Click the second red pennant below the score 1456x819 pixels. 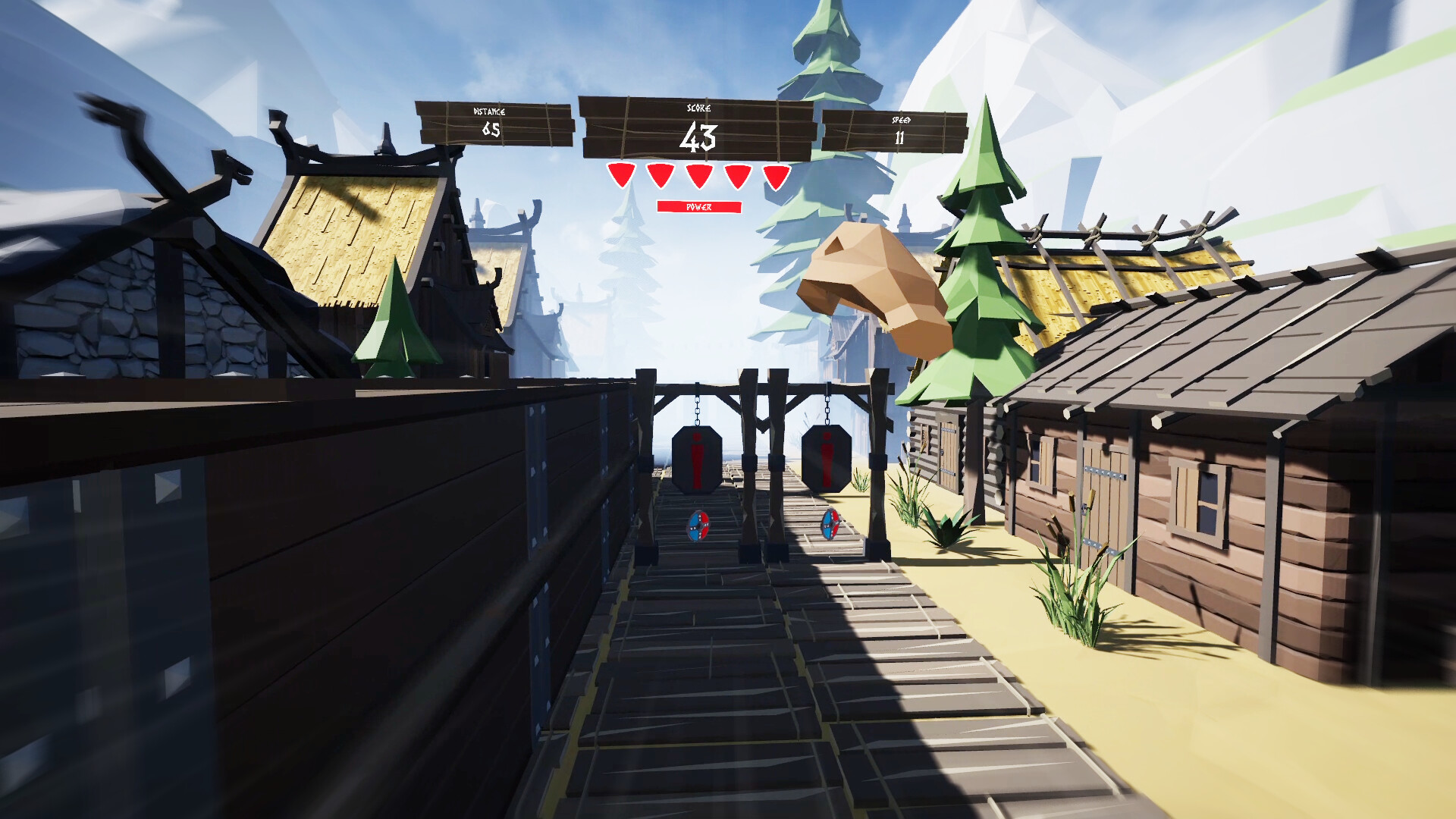[659, 176]
